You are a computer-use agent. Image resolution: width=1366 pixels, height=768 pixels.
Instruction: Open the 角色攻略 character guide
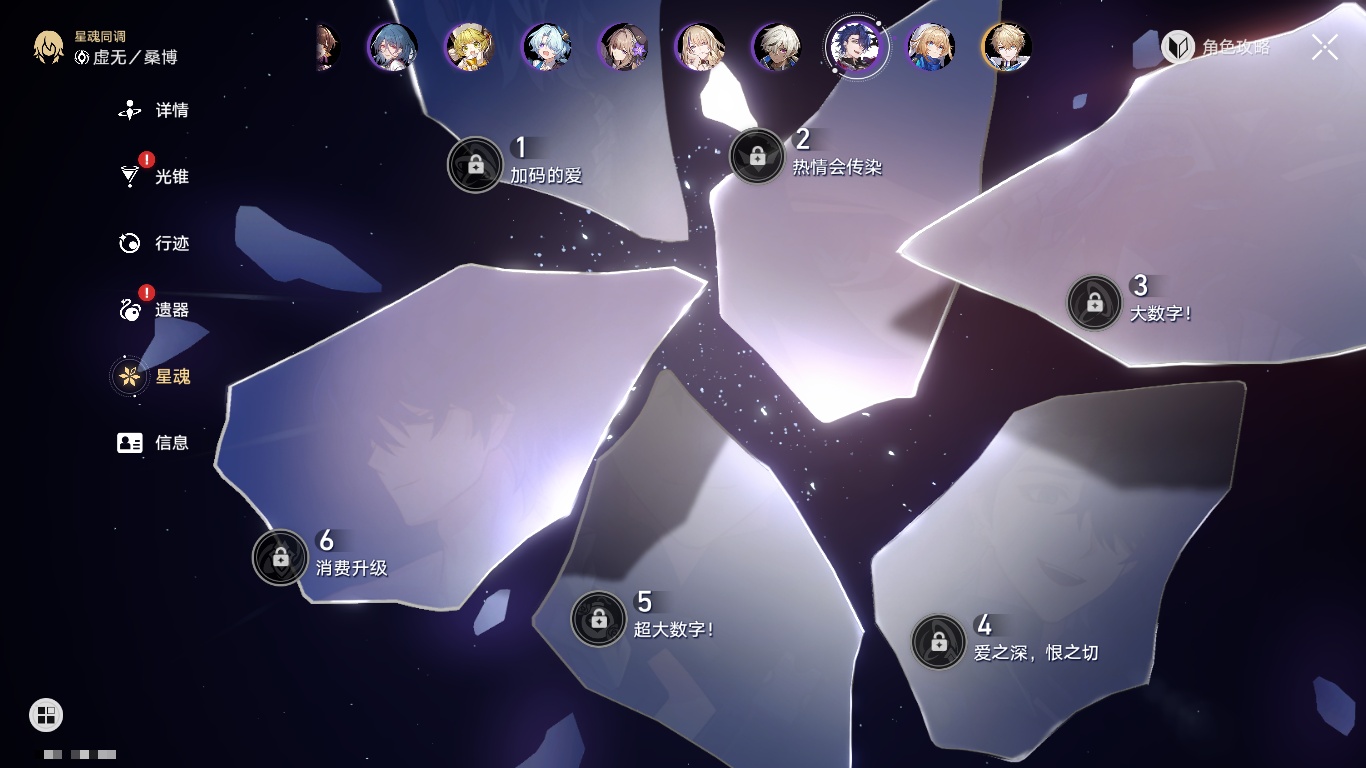click(1216, 47)
